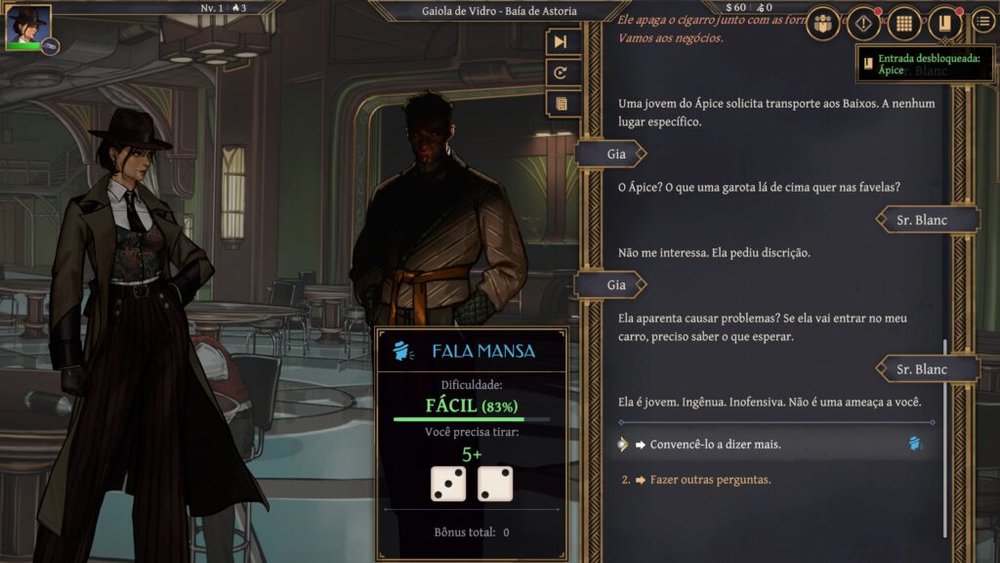
Task: Choose 'Convencê-lo a dizer mais' reply
Action: pos(715,444)
